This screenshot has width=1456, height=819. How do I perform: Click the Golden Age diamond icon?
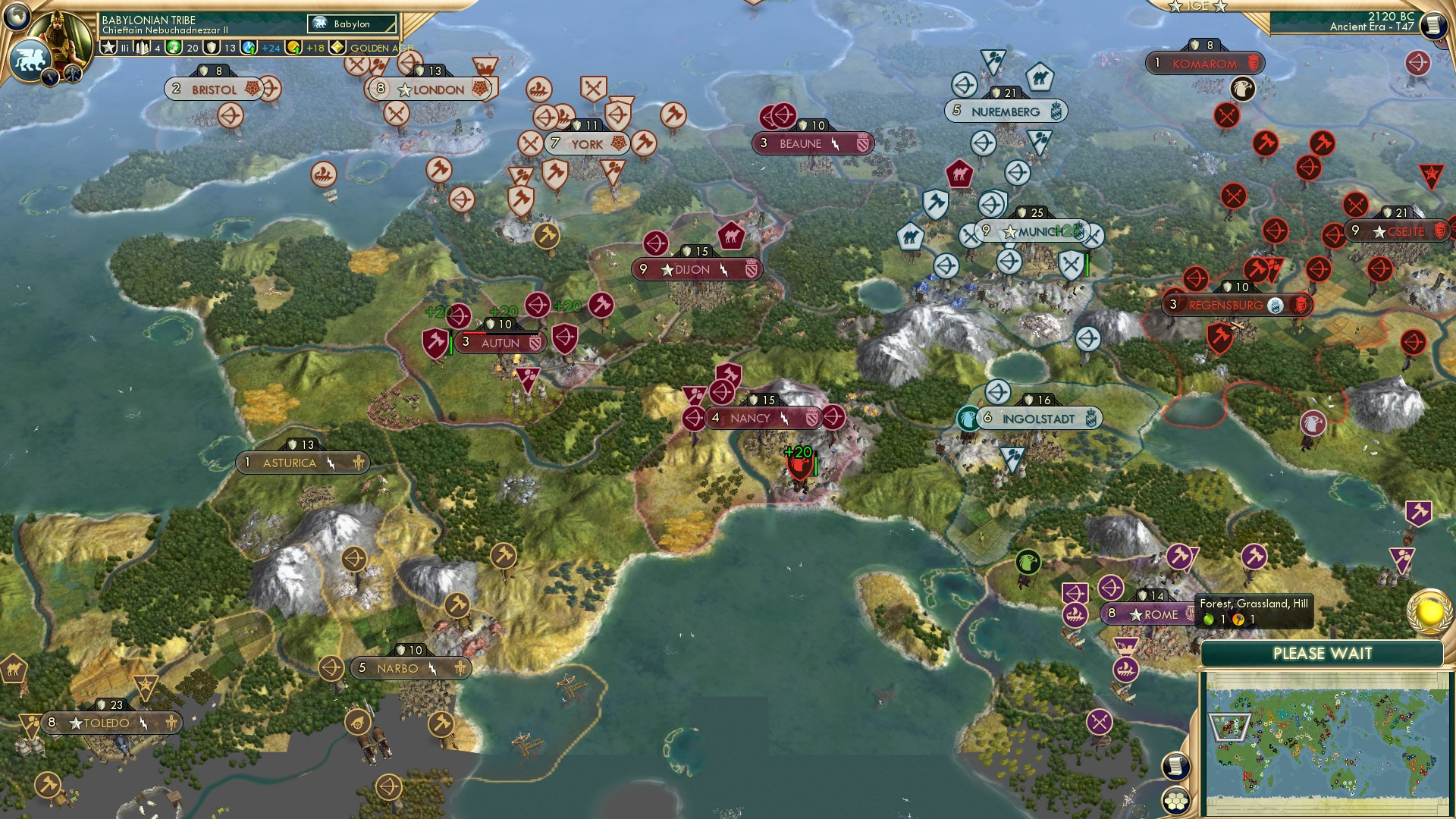click(x=336, y=48)
